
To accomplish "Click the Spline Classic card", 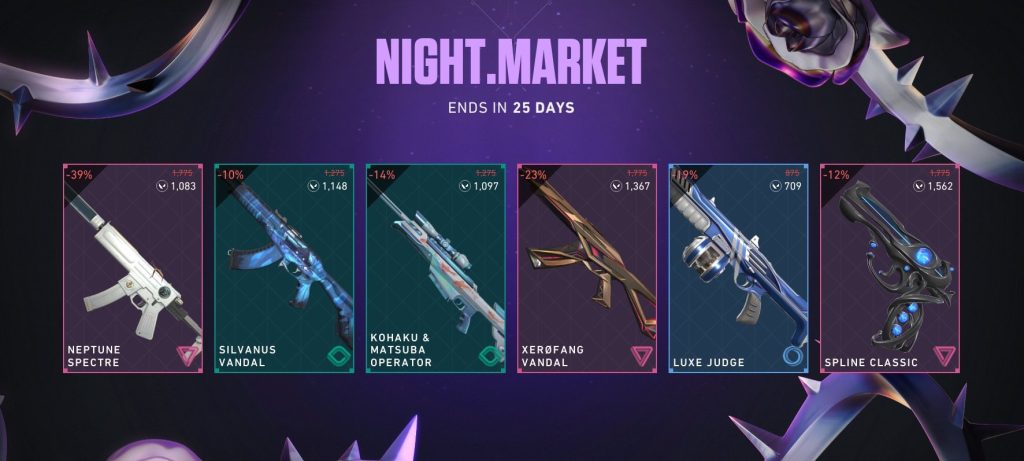I will [x=889, y=268].
